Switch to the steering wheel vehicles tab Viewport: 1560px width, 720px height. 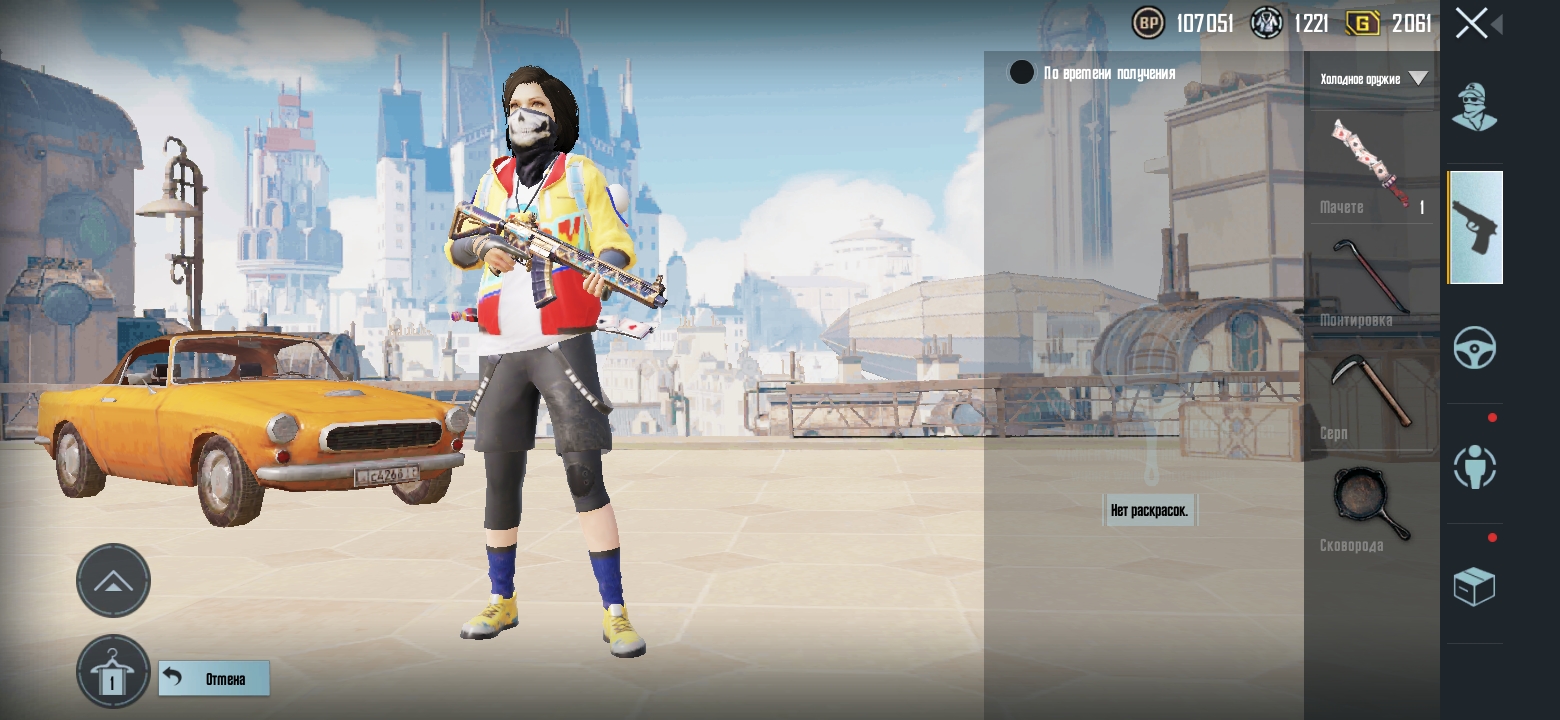point(1474,349)
